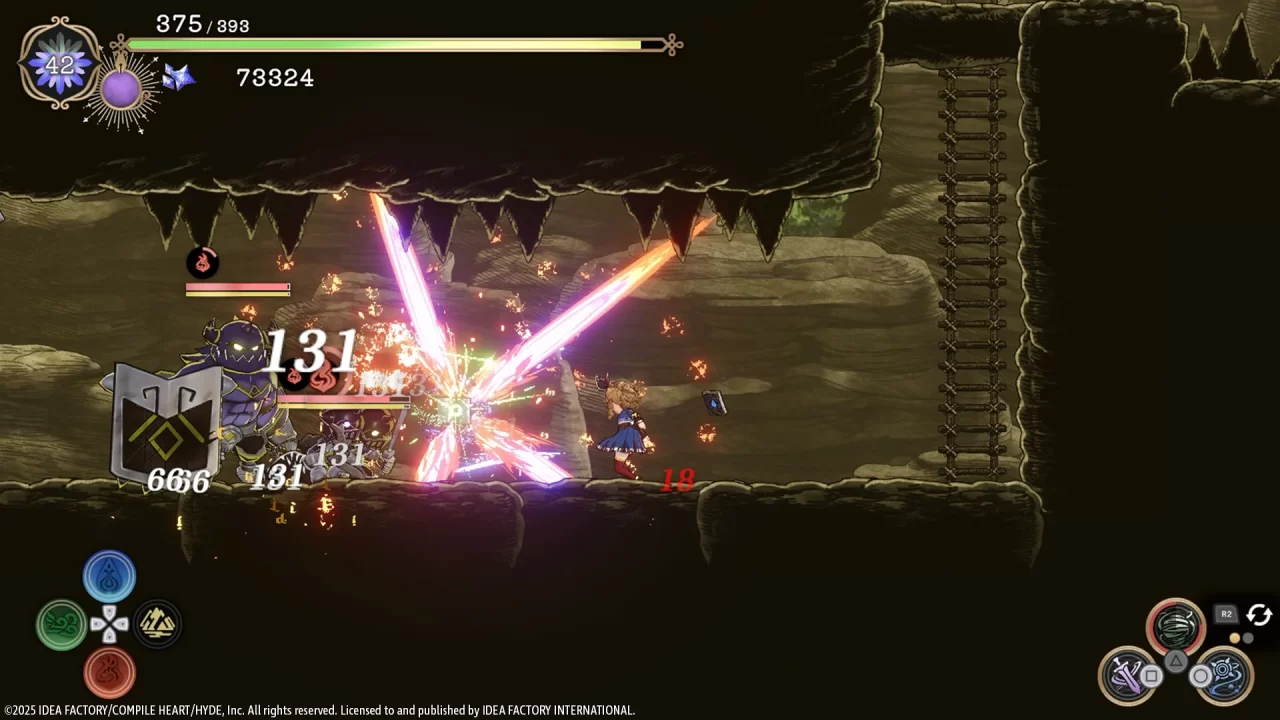Select the highlighted gold page indicator dot
This screenshot has width=1280, height=720.
coord(1234,638)
